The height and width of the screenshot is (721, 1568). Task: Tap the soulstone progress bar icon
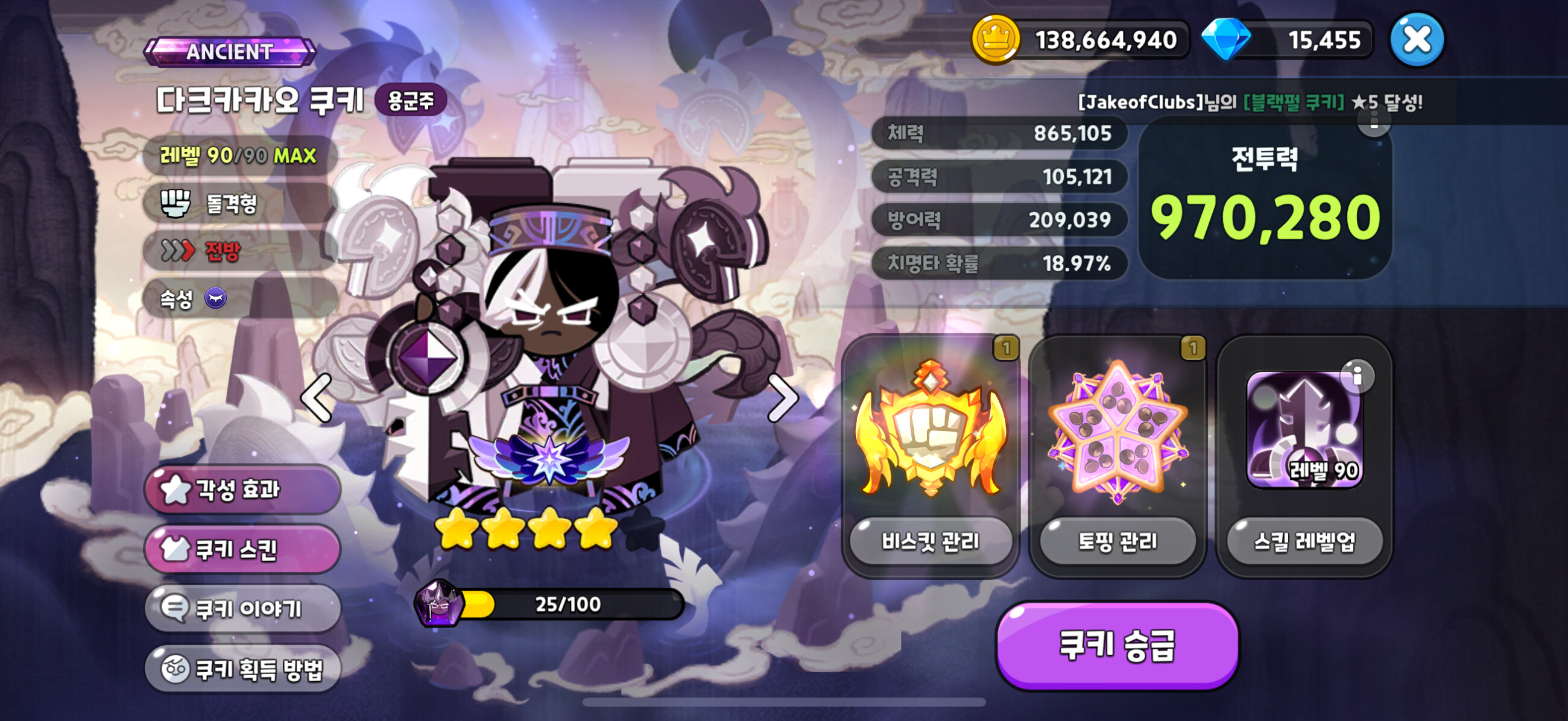[x=438, y=603]
